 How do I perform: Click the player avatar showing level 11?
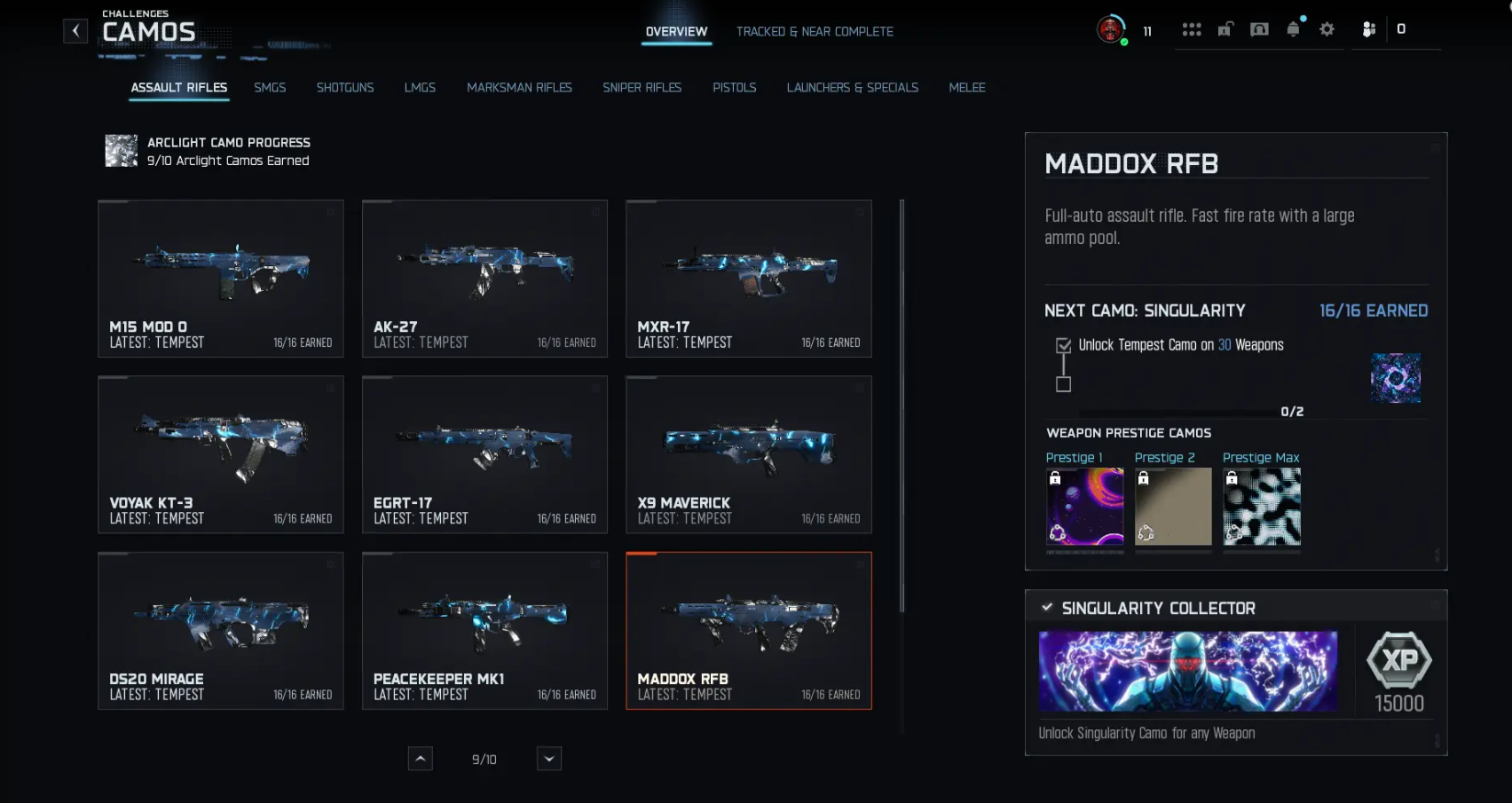point(1111,29)
